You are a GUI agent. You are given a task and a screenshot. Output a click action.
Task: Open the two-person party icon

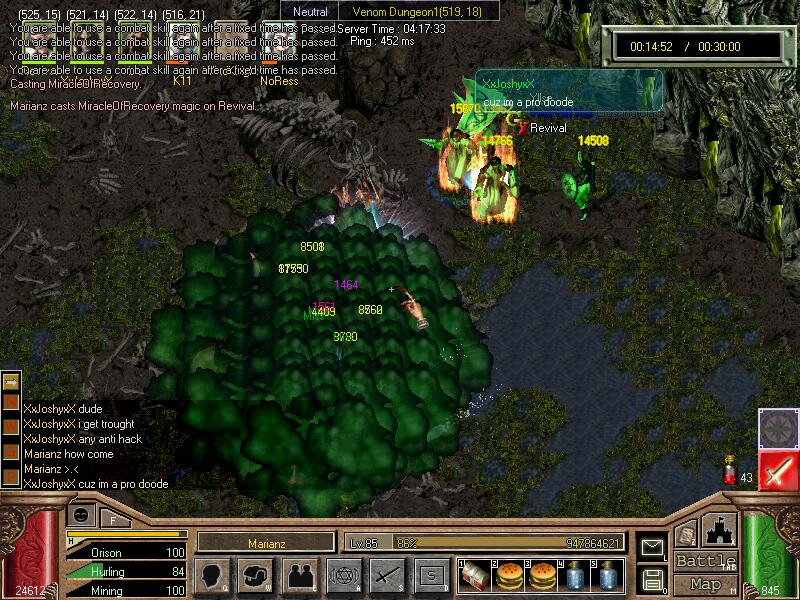click(299, 576)
